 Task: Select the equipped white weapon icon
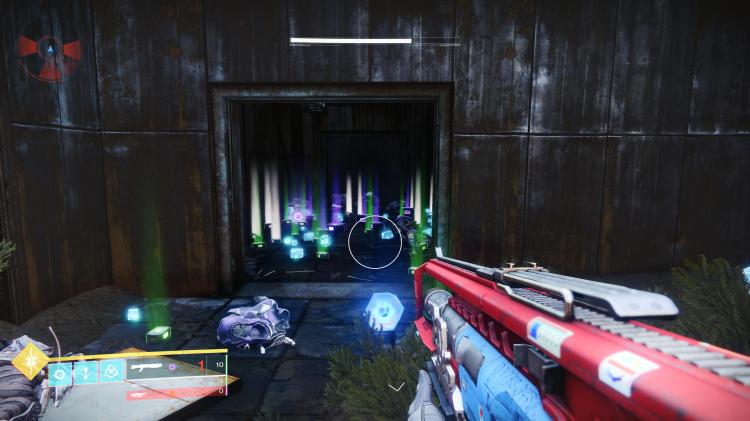pyautogui.click(x=147, y=369)
